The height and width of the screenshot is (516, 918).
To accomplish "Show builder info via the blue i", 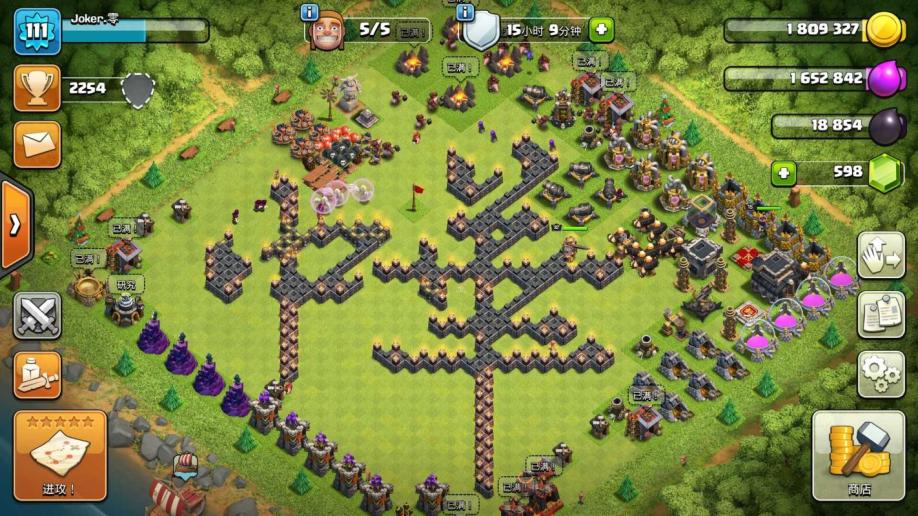I will point(309,12).
